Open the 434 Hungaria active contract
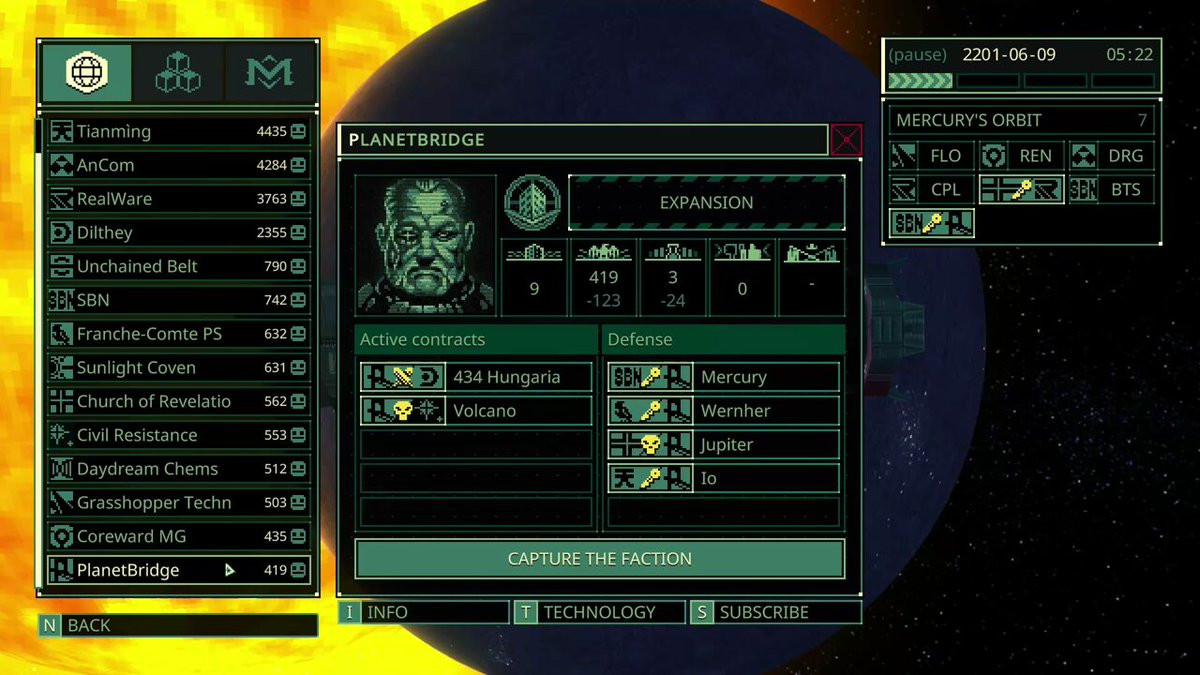Viewport: 1200px width, 675px height. pyautogui.click(x=476, y=377)
